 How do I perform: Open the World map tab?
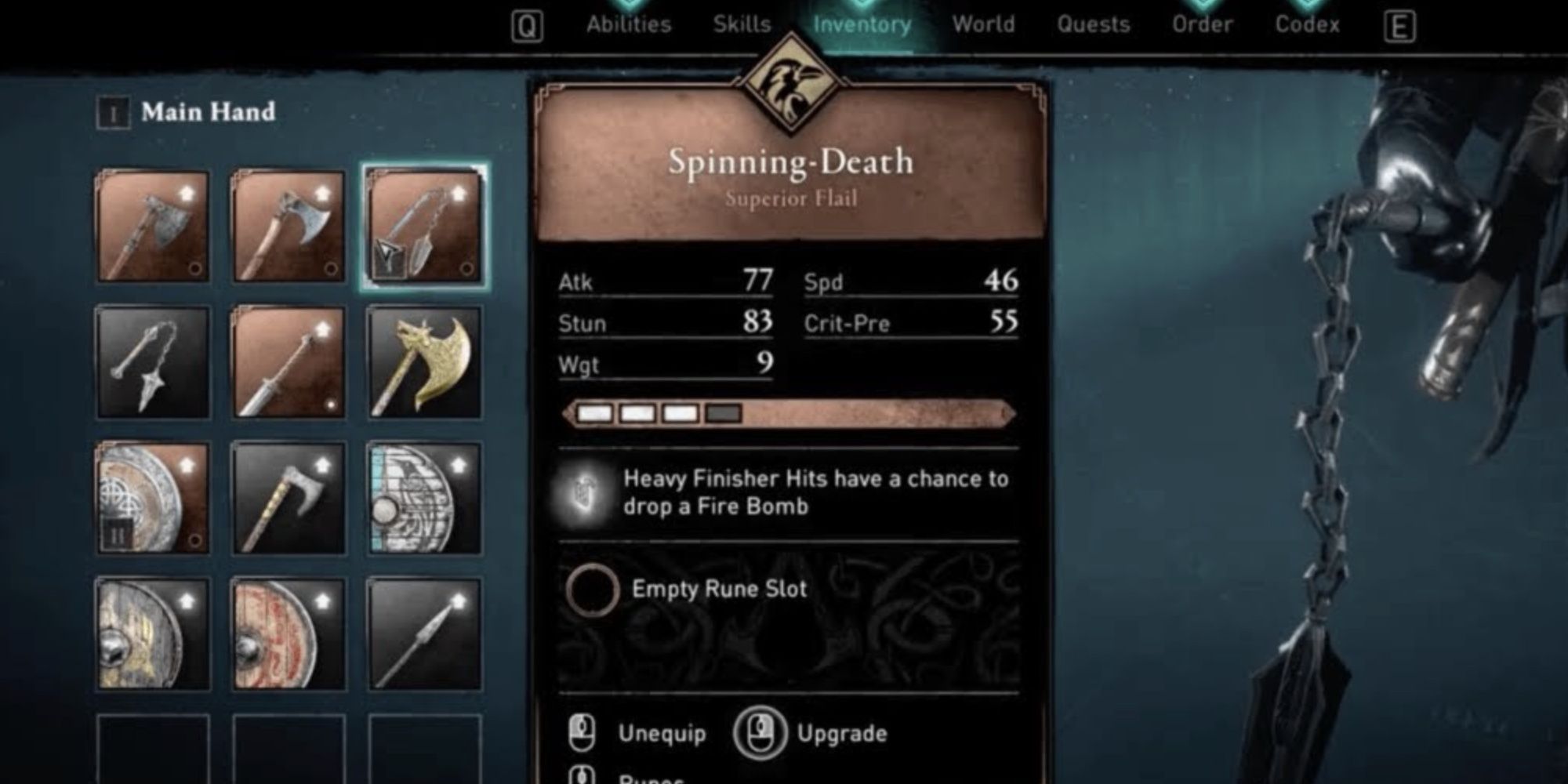983,24
